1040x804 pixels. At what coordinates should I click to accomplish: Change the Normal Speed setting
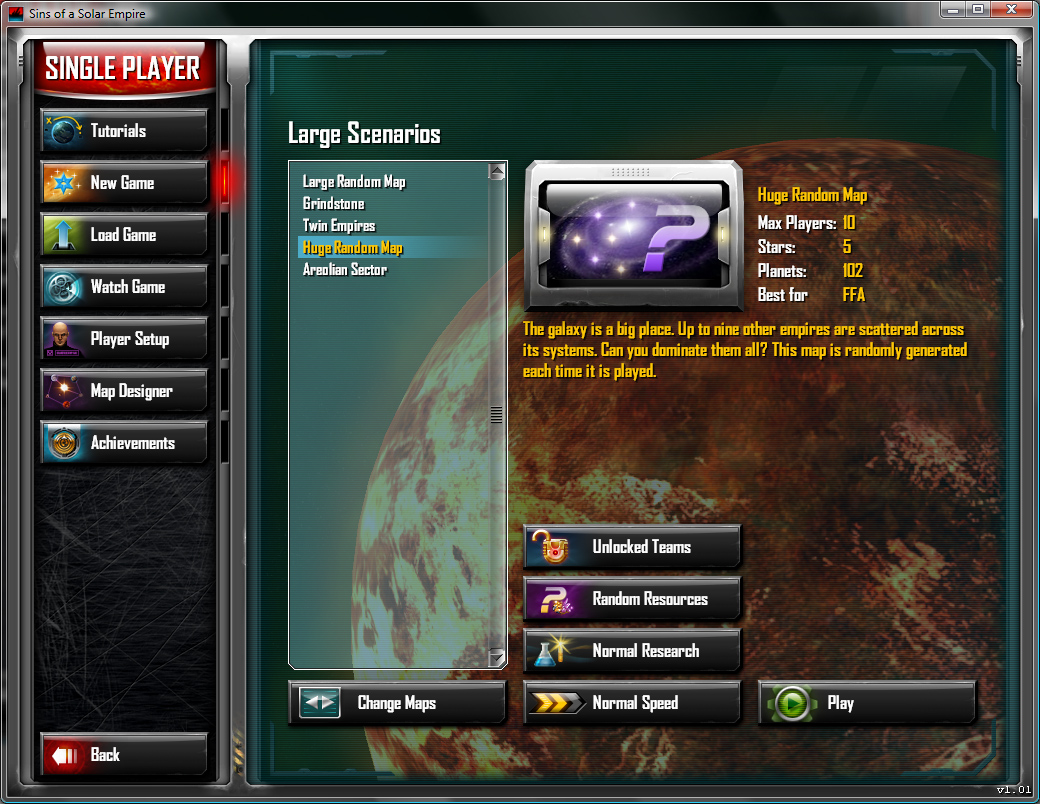632,703
